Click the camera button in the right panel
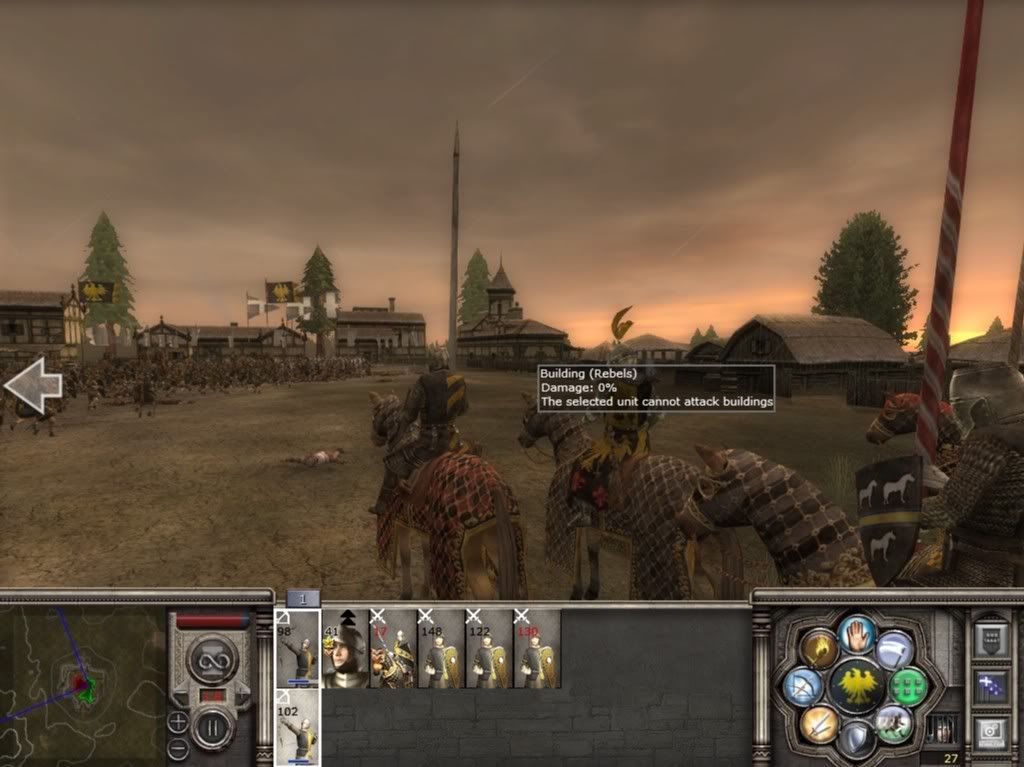 (x=991, y=731)
